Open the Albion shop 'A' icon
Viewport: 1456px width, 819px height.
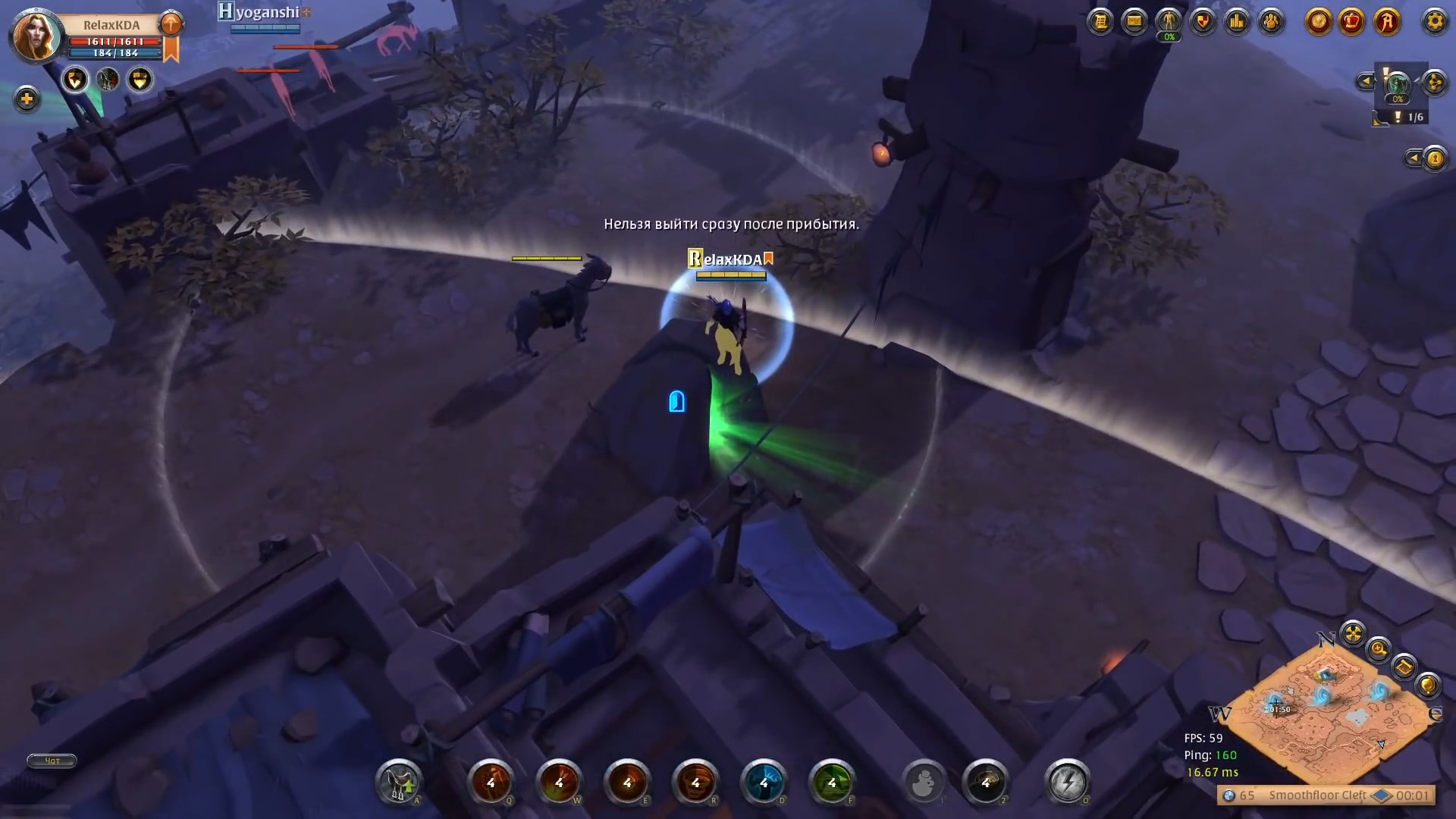[x=1387, y=22]
